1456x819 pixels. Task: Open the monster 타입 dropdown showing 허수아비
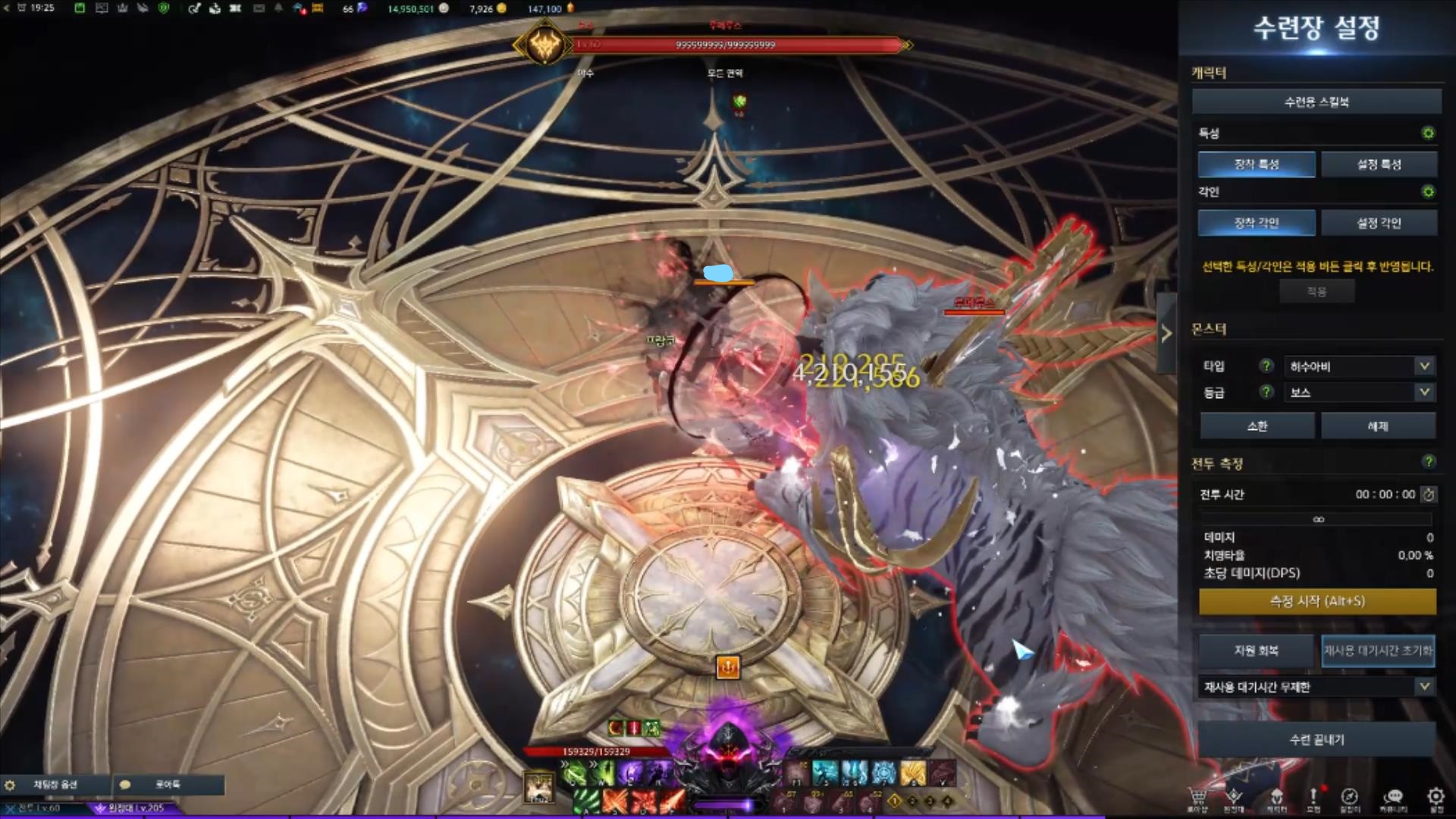point(1357,366)
